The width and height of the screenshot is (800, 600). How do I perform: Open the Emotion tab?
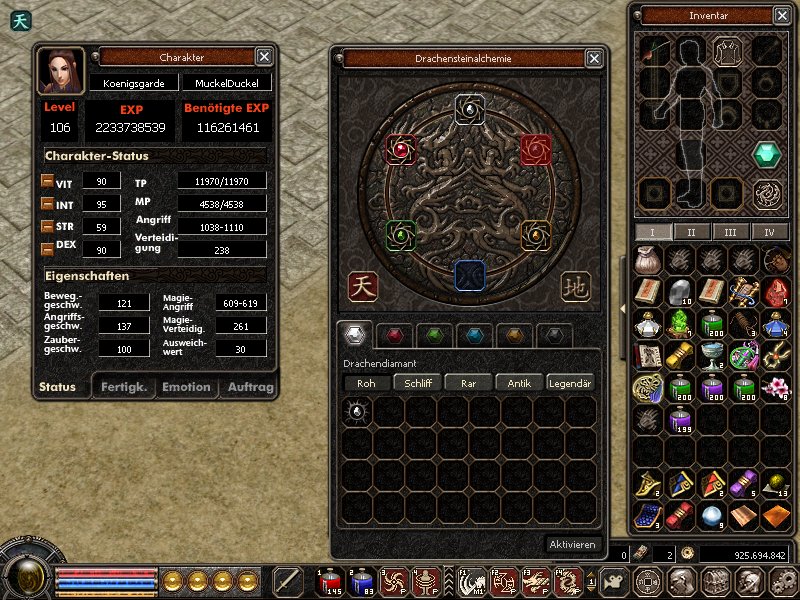[187, 387]
